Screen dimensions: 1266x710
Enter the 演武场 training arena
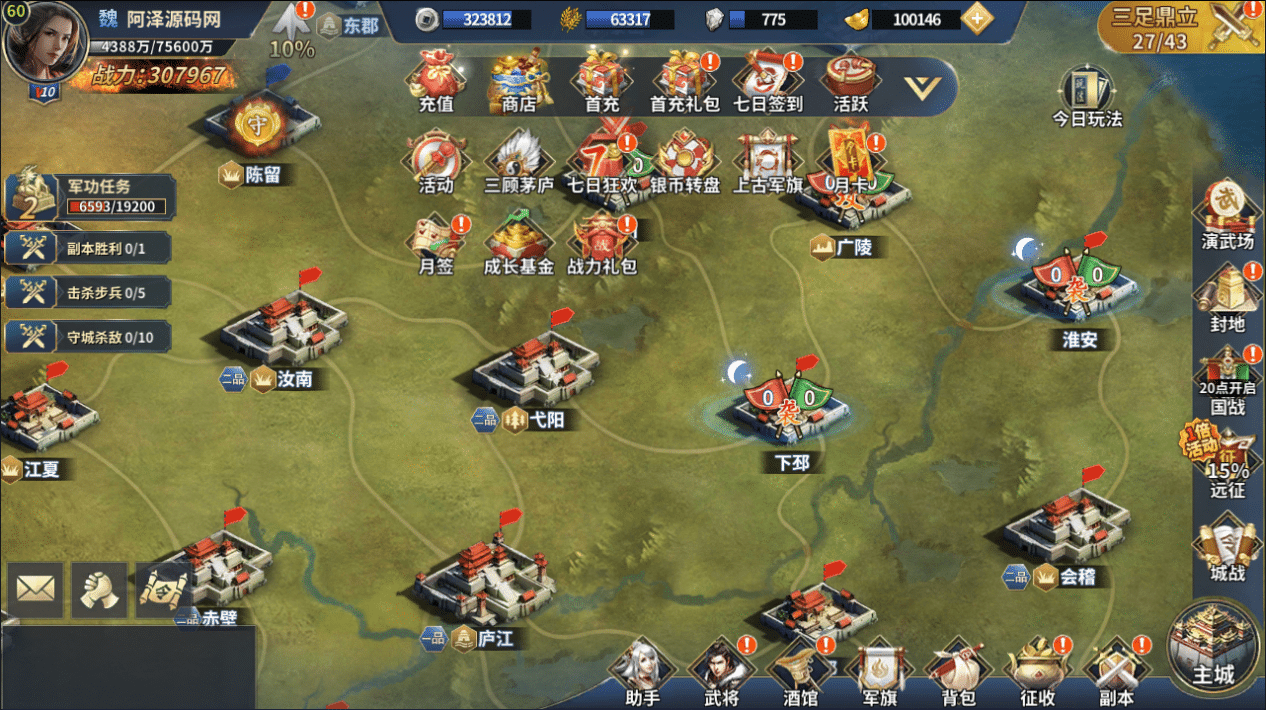pyautogui.click(x=1226, y=215)
